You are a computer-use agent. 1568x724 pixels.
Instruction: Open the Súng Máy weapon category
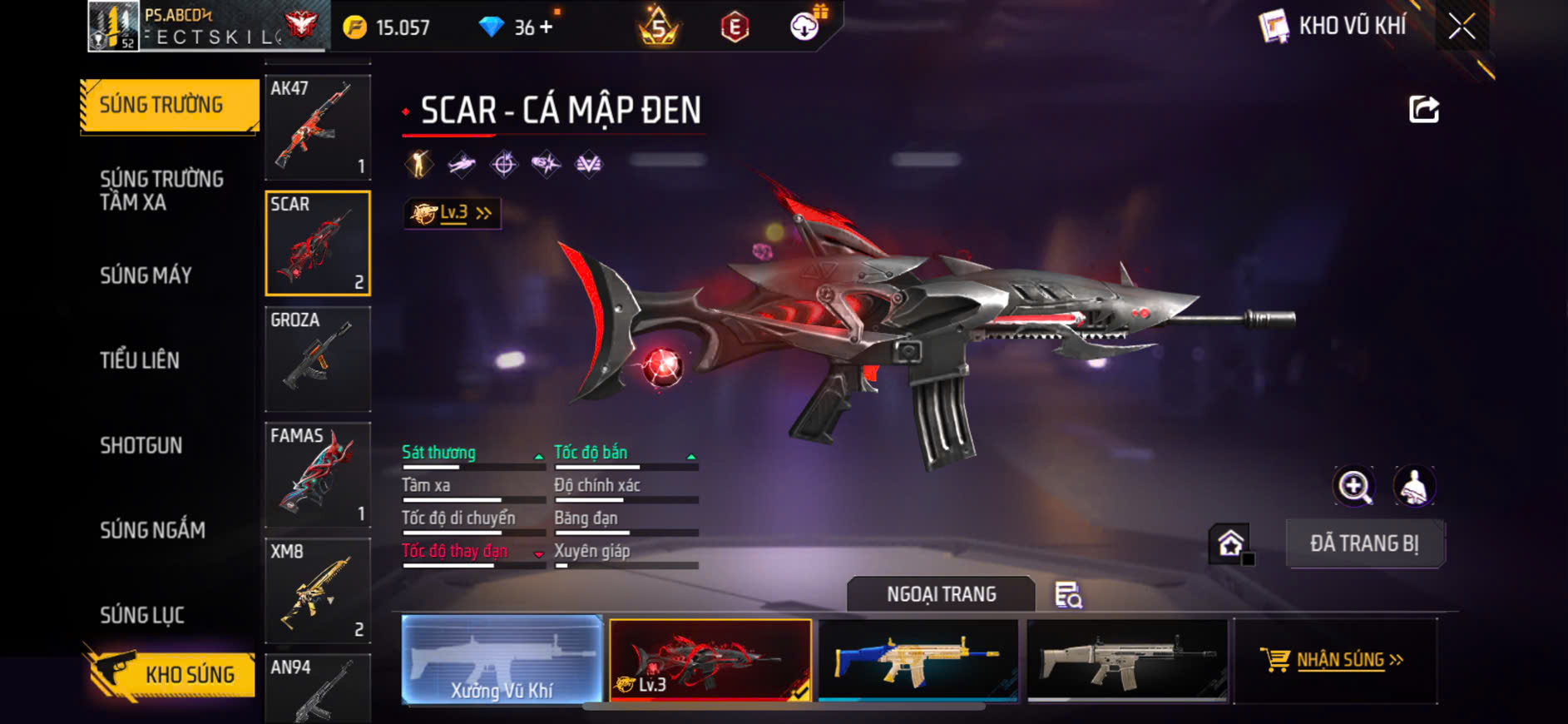[x=146, y=275]
